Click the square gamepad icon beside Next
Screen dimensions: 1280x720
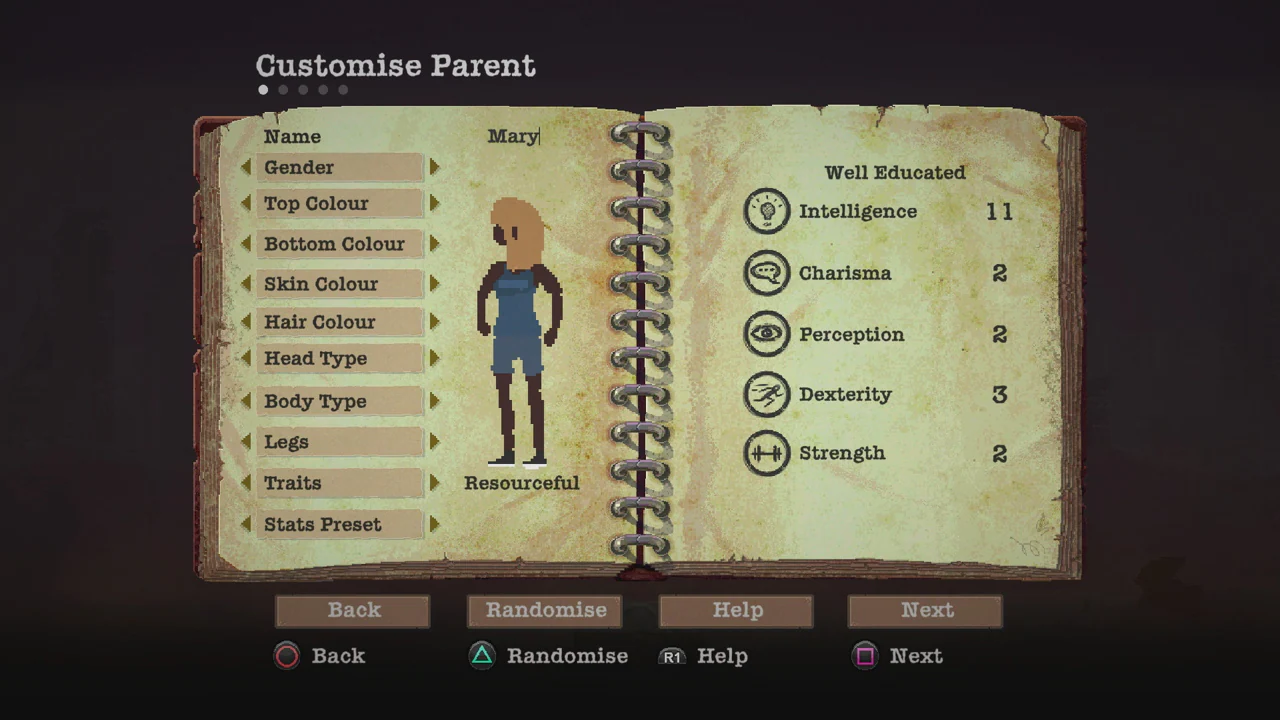tap(865, 656)
